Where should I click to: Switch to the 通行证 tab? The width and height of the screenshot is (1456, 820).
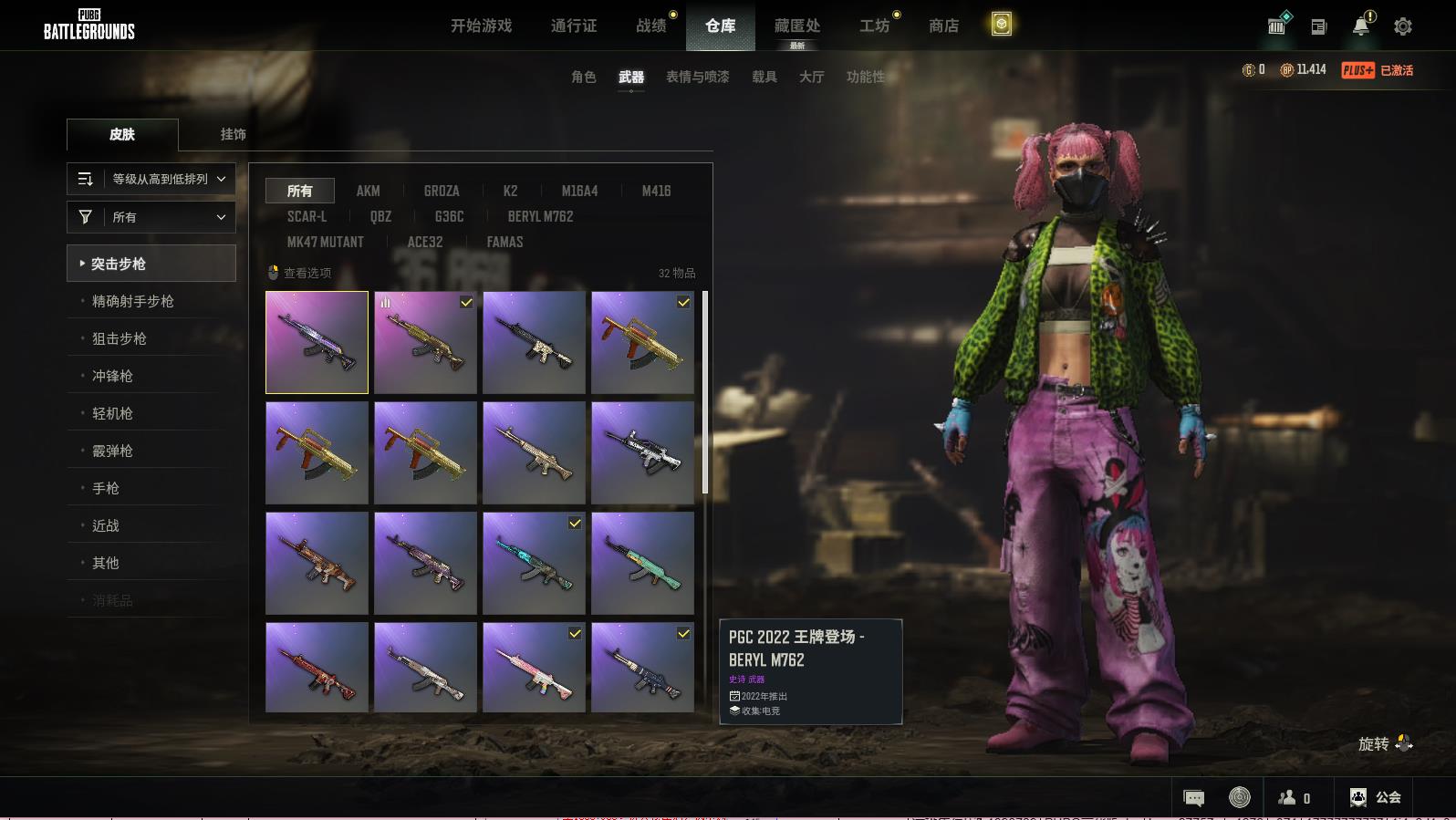point(574,26)
